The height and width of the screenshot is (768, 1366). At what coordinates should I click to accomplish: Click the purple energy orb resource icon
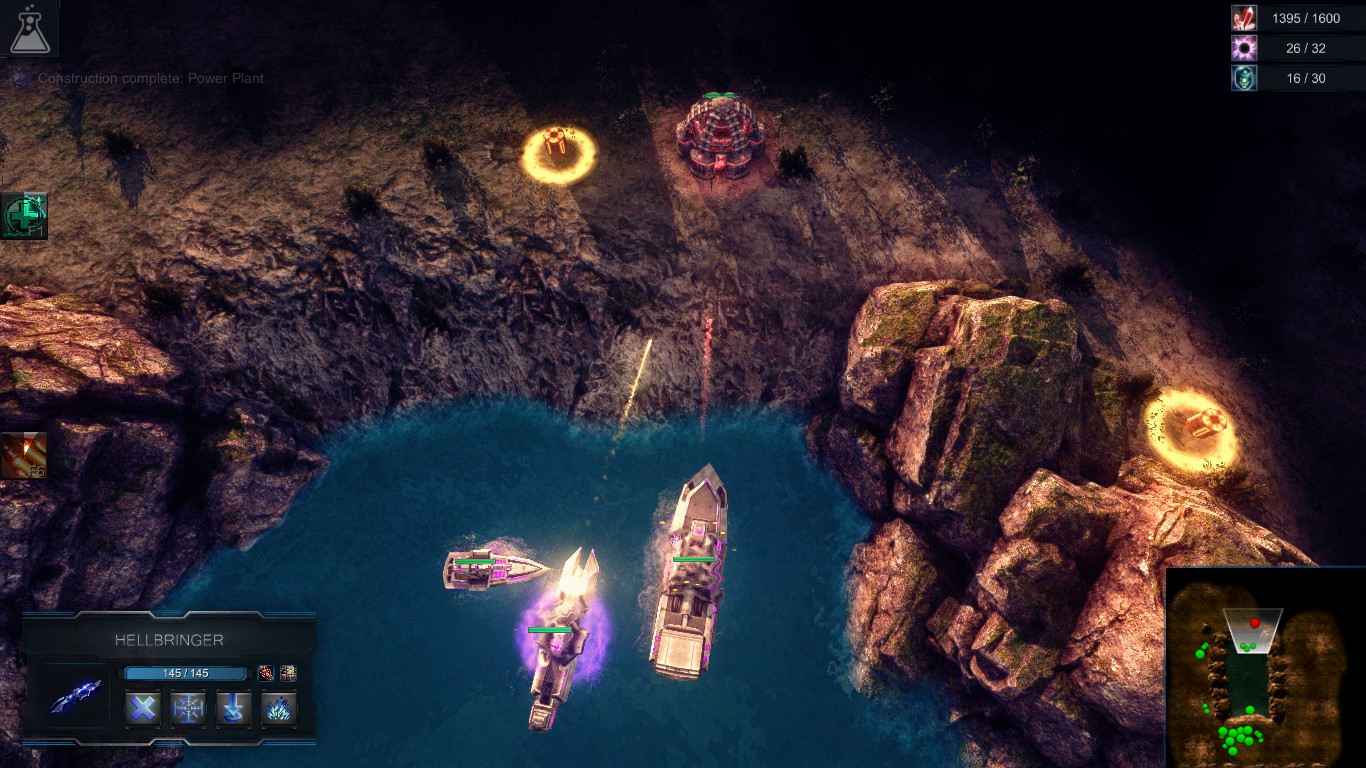pos(1244,48)
